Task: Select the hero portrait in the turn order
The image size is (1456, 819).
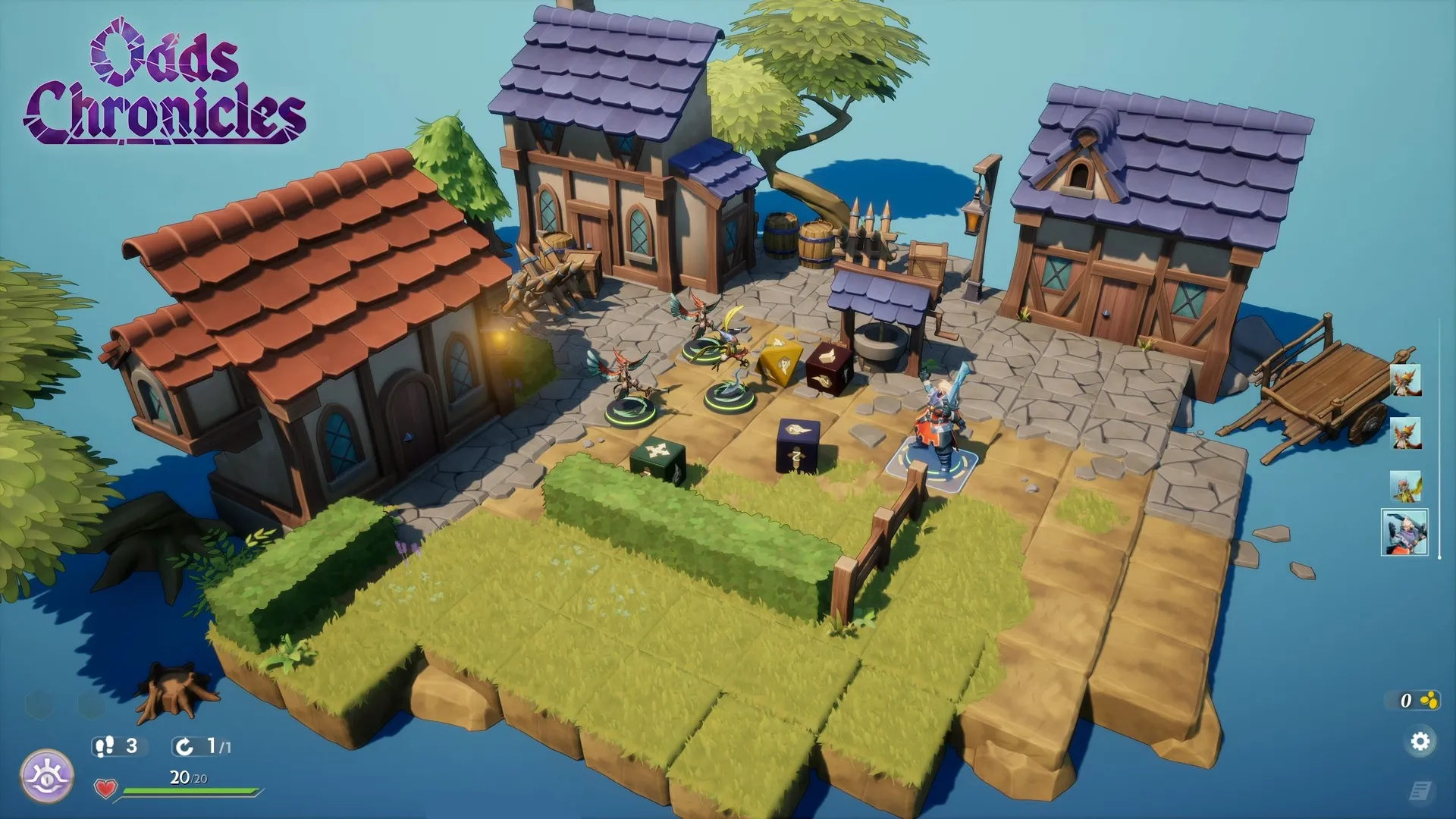Action: (1404, 533)
